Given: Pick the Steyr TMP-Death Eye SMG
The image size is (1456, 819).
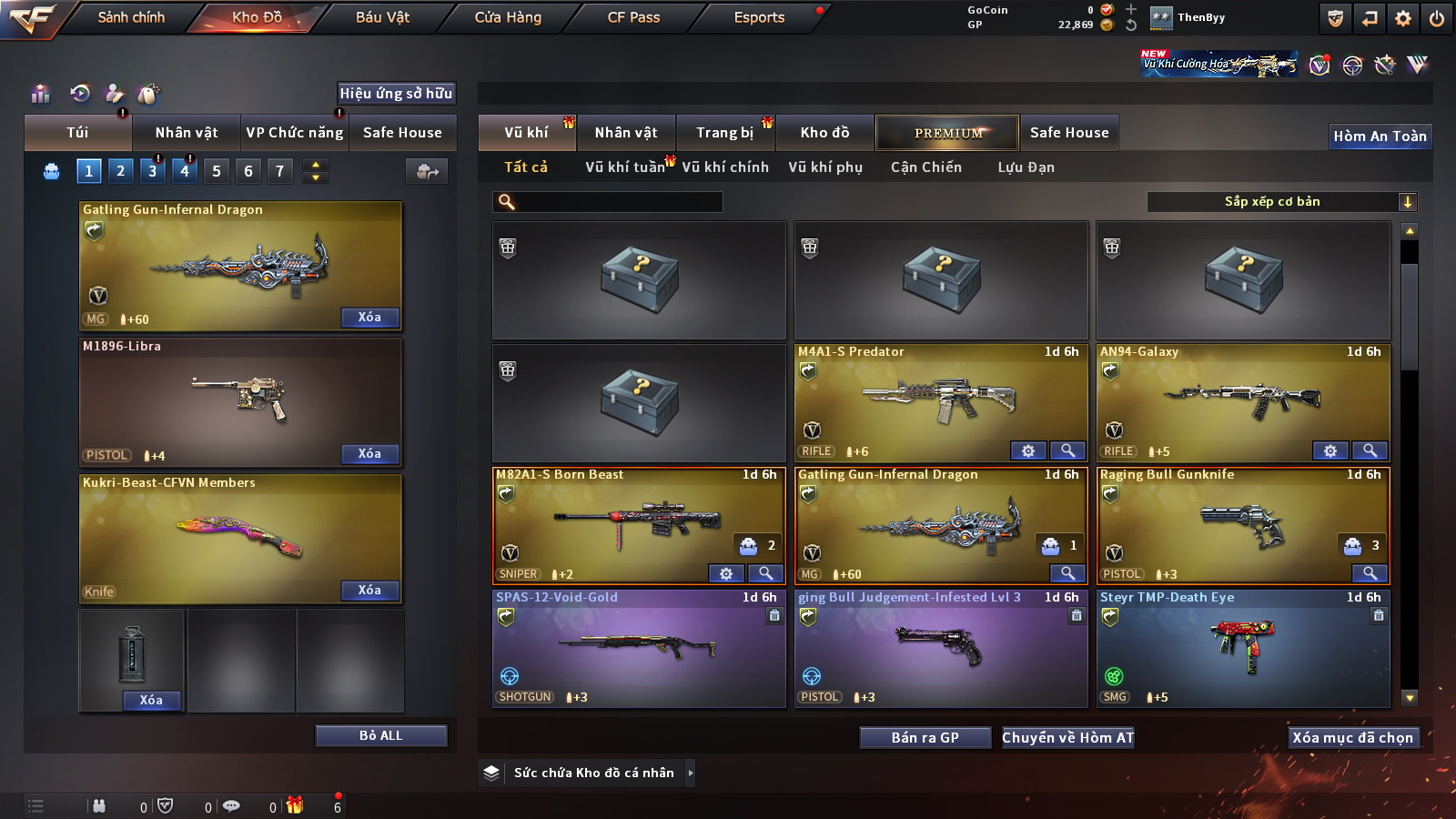Looking at the screenshot, I should pyautogui.click(x=1243, y=646).
